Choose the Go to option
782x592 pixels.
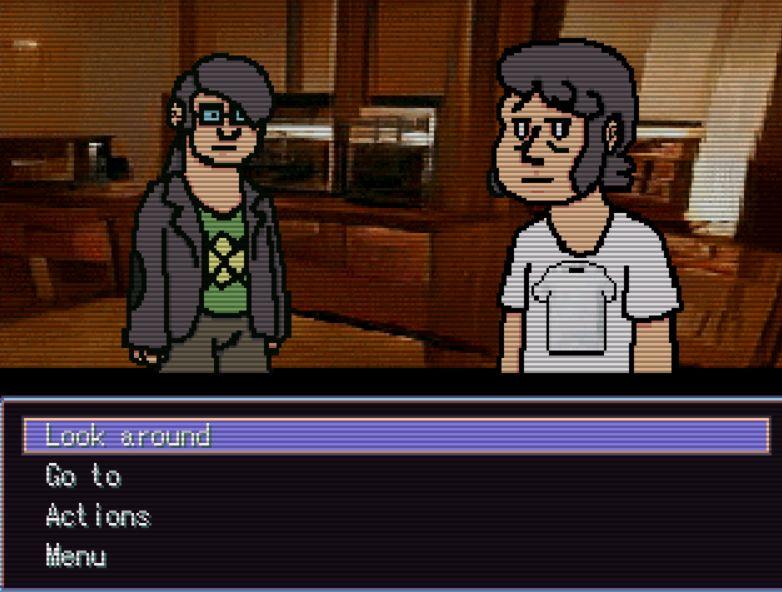point(83,476)
